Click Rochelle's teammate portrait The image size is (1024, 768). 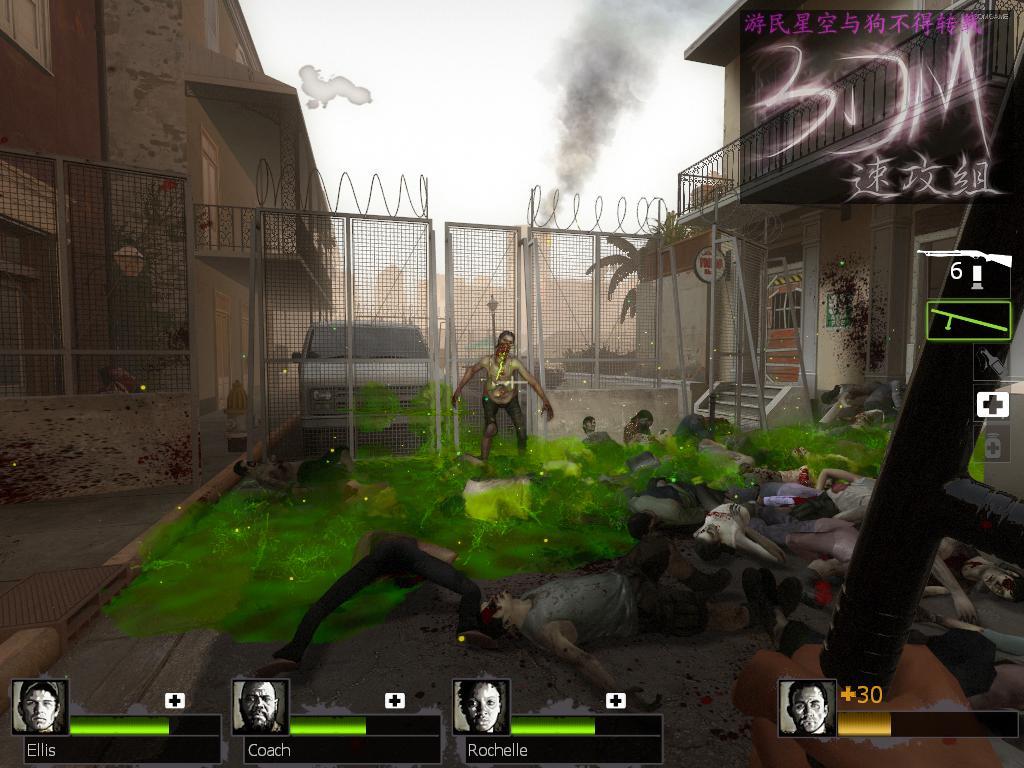coord(481,707)
